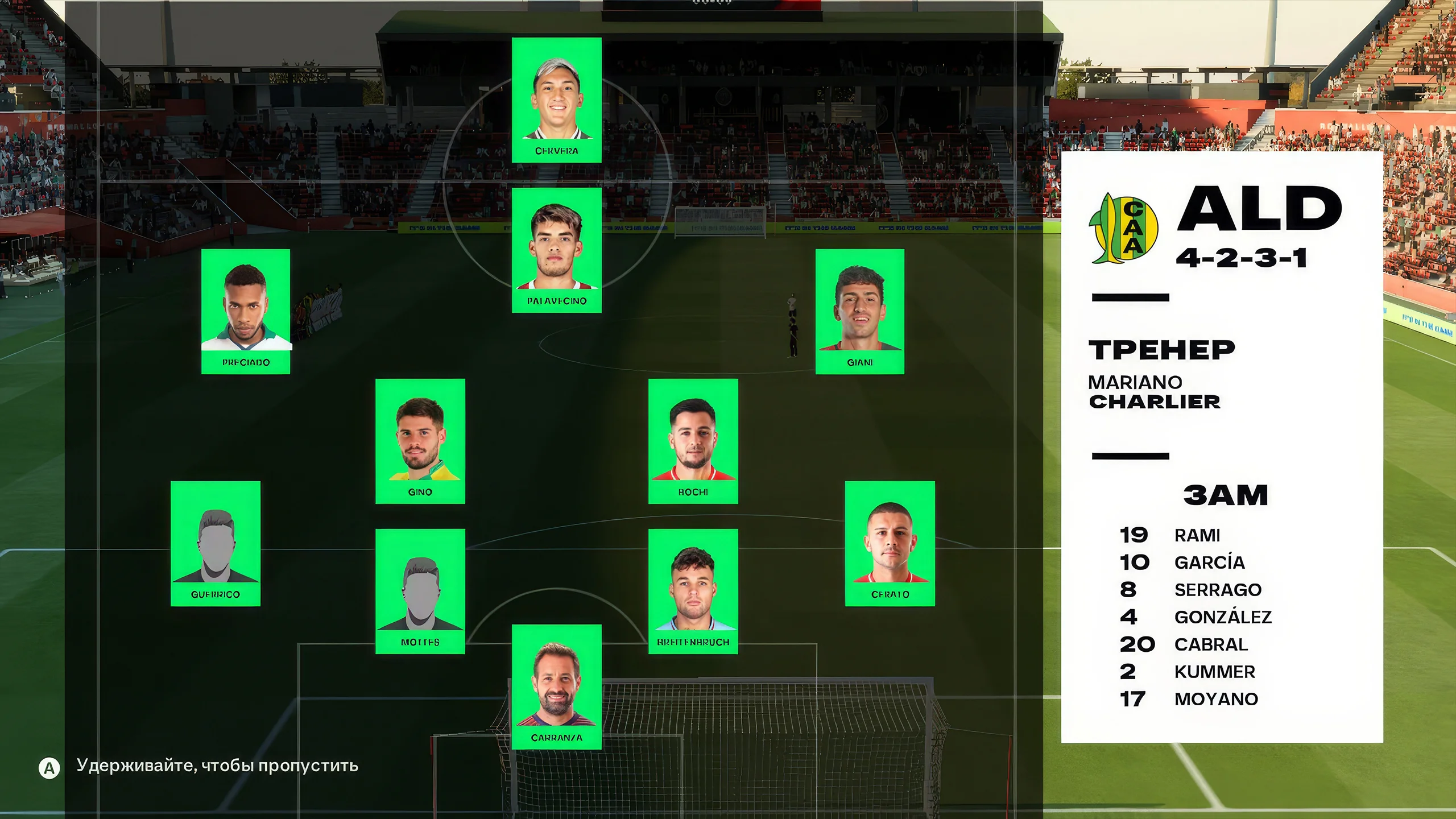
Task: Choose the Palavecino player card
Action: pos(556,250)
